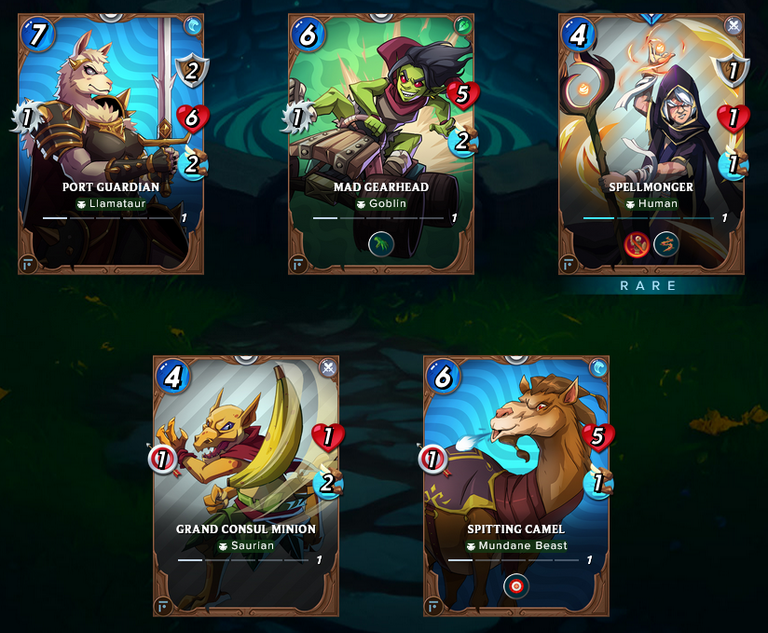
Task: Inspect Spitting Camel's red target ability icon
Action: tap(518, 585)
